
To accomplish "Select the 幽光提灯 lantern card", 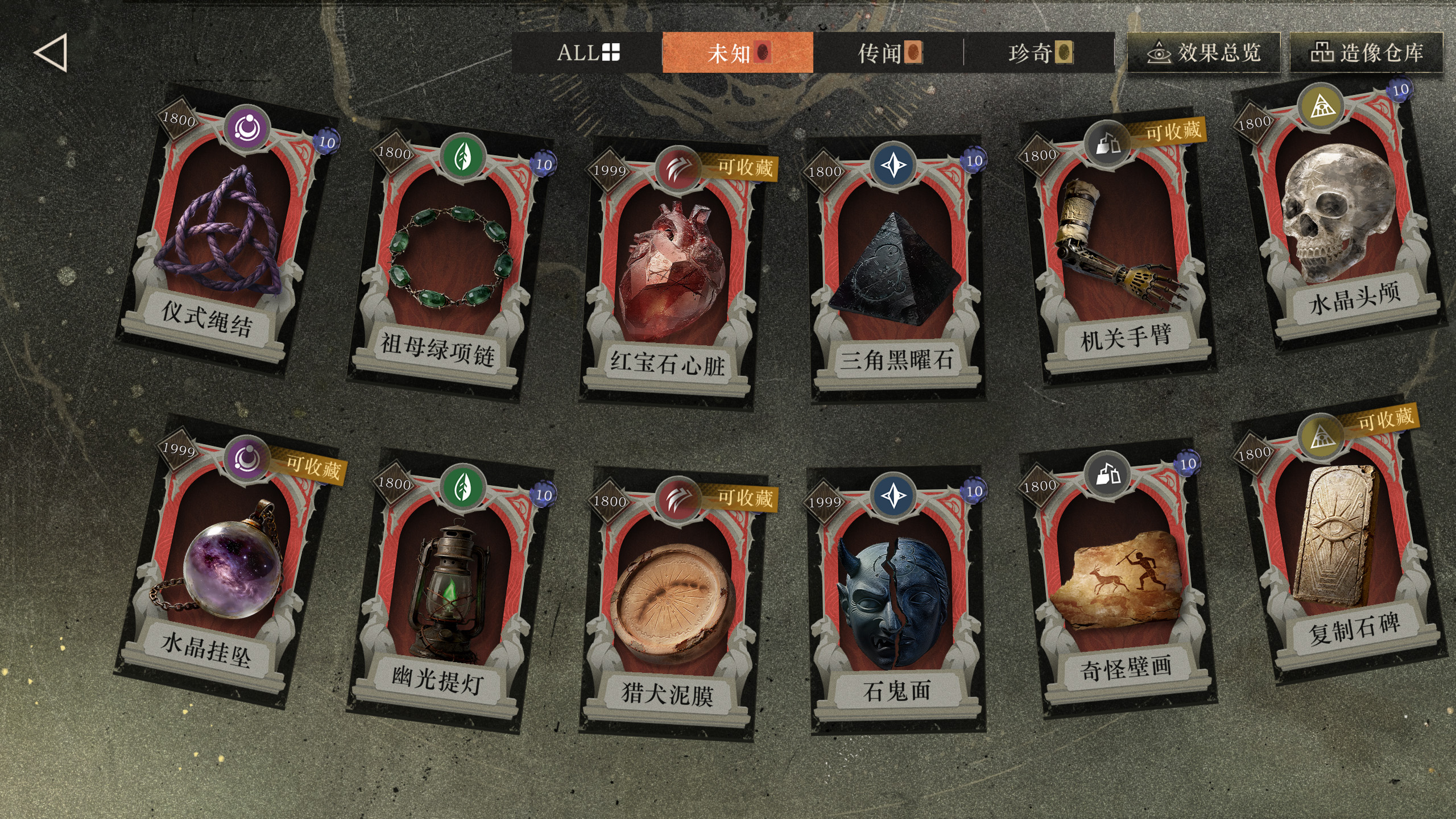I will coord(449,591).
